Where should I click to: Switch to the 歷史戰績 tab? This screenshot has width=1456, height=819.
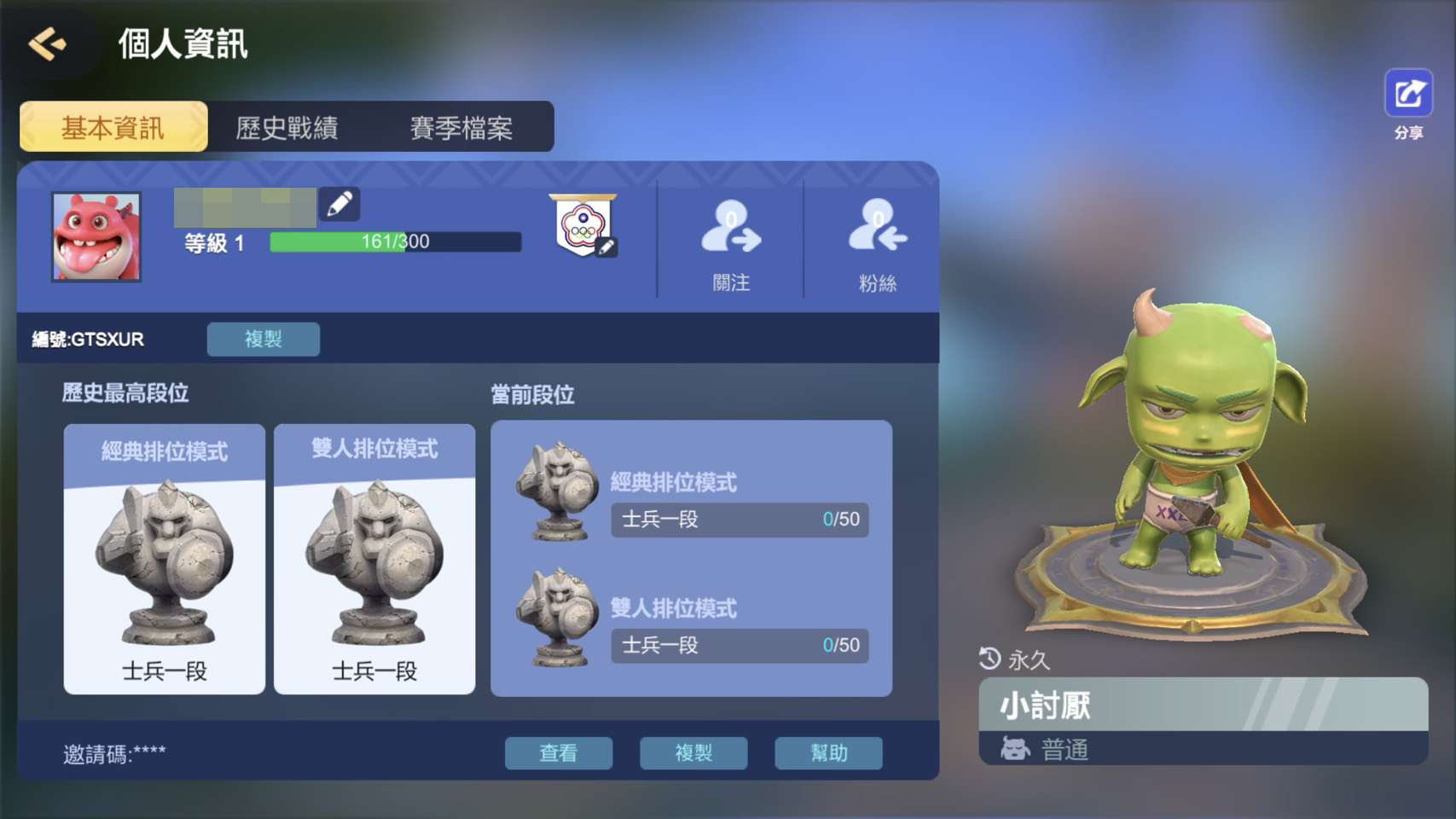pos(287,127)
